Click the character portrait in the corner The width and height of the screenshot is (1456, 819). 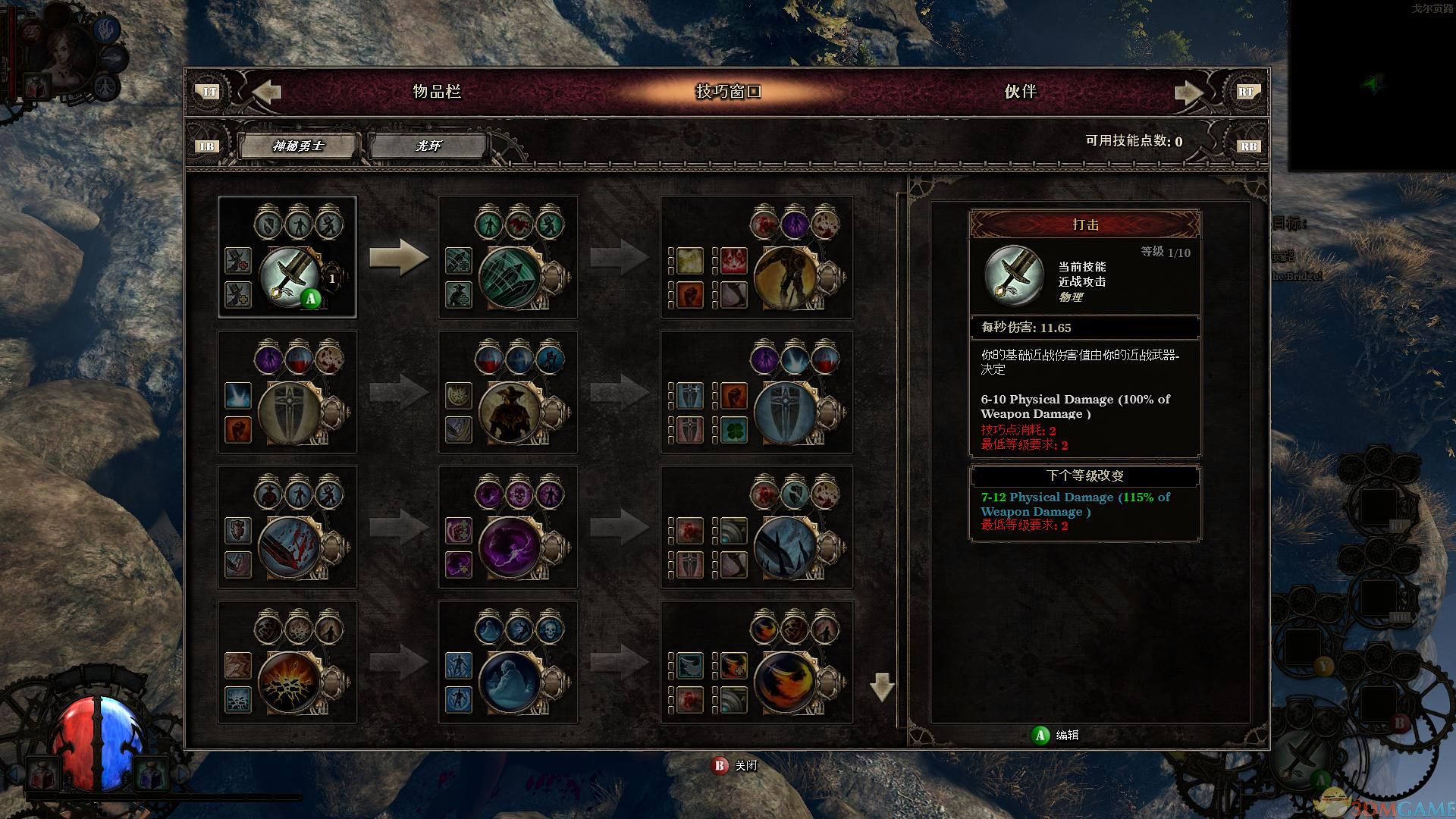pos(64,55)
